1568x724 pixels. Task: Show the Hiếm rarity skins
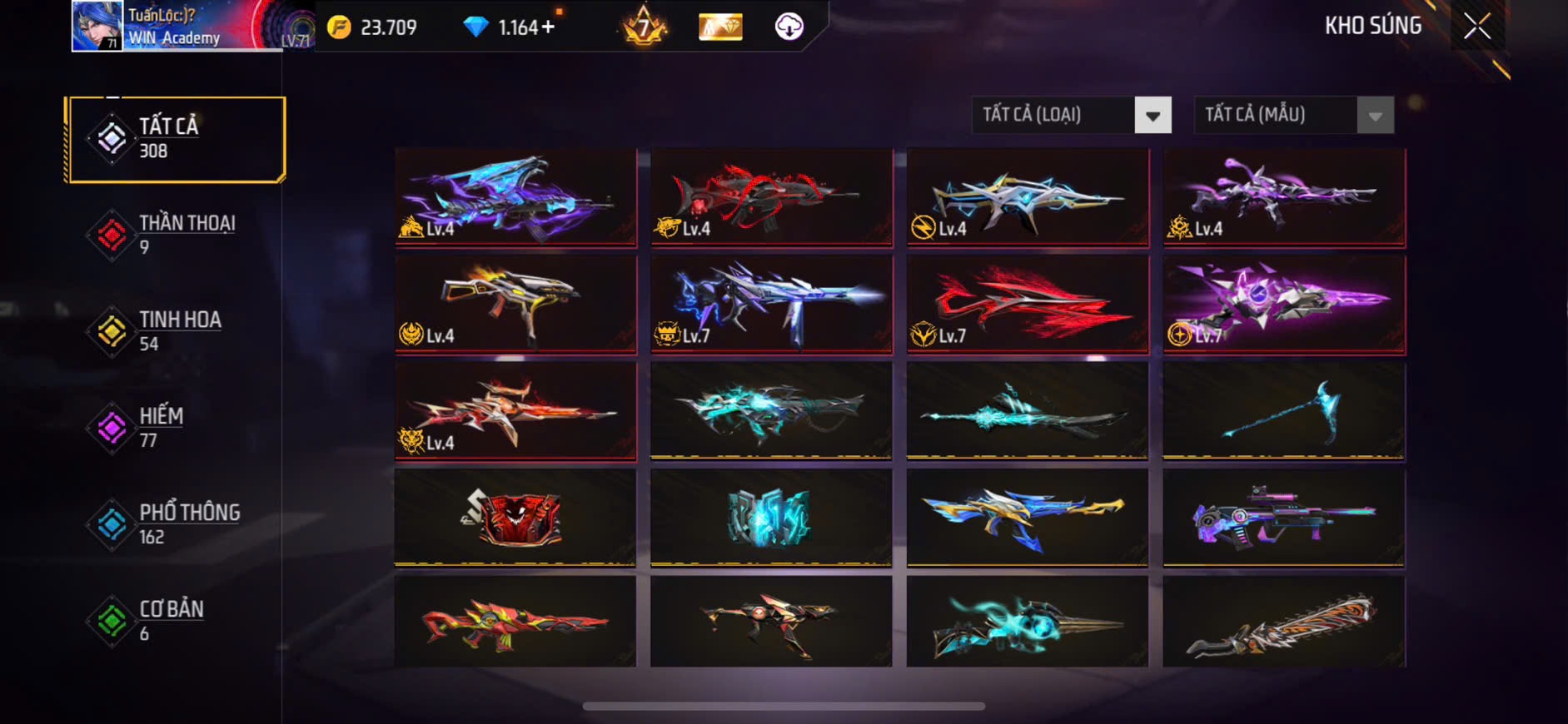[x=176, y=428]
